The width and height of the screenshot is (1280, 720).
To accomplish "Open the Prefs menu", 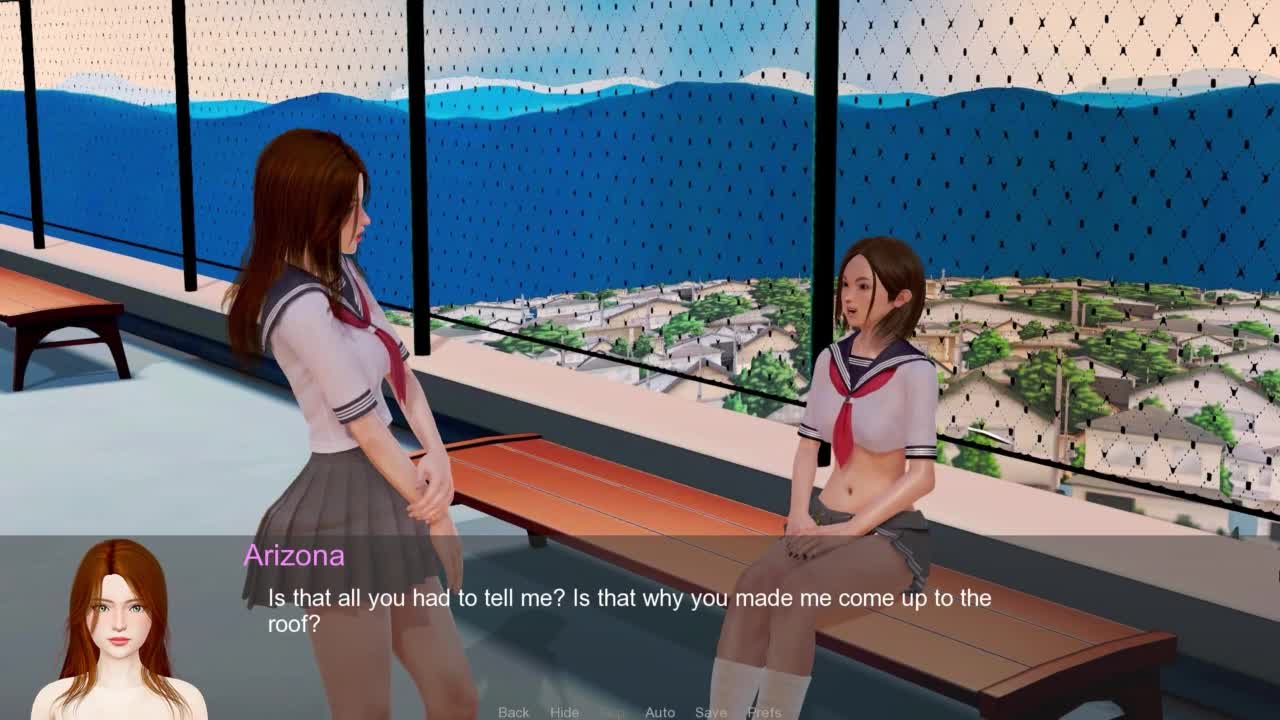I will [765, 712].
